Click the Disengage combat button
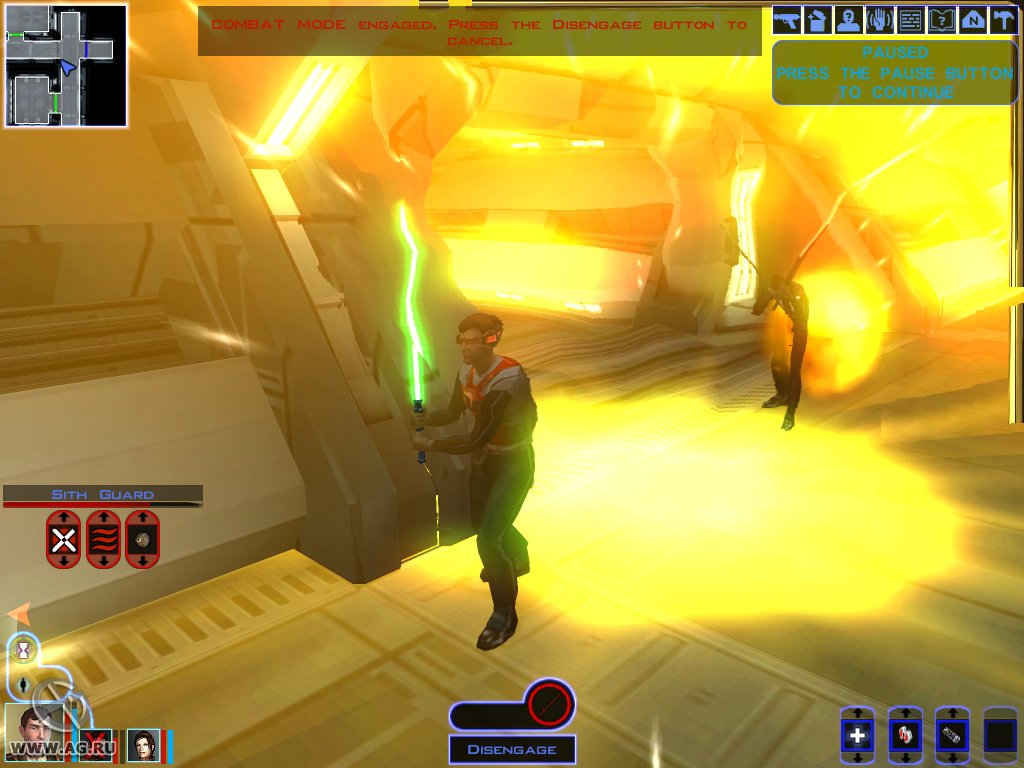 click(512, 749)
